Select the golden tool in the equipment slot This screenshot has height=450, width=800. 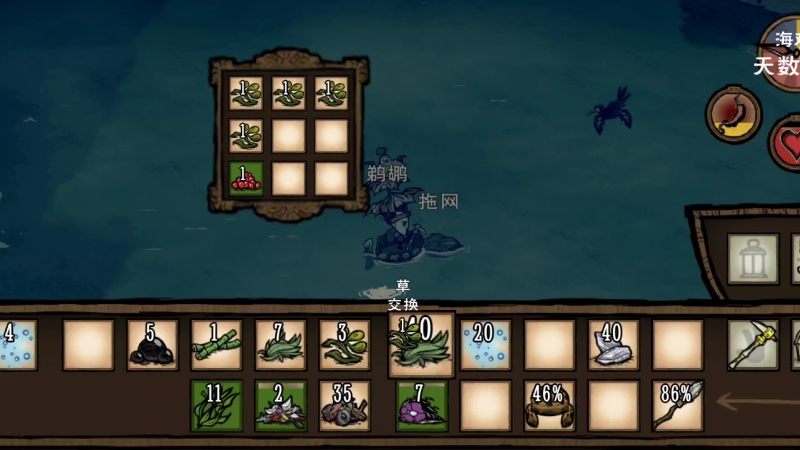pos(752,345)
